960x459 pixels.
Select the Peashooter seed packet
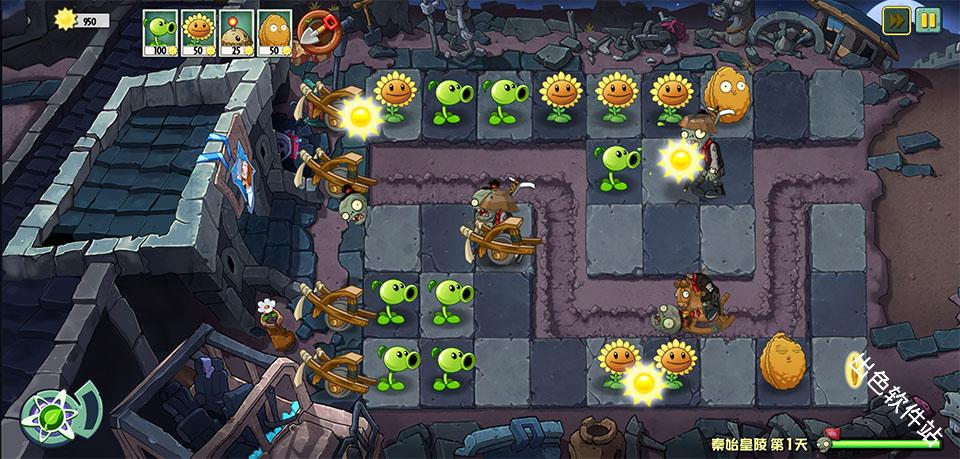[160, 30]
